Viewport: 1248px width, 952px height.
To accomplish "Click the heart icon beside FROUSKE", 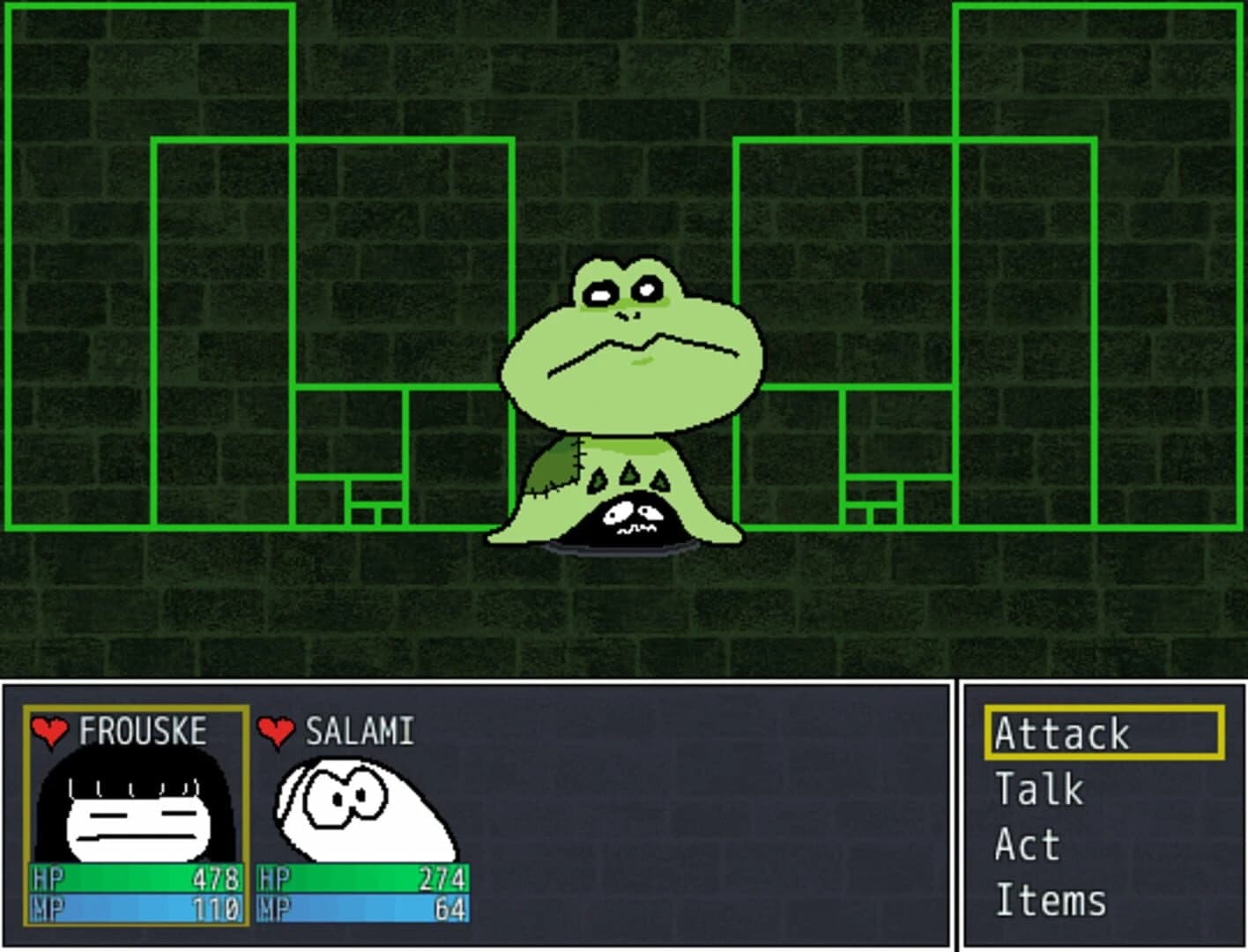I will coord(48,730).
